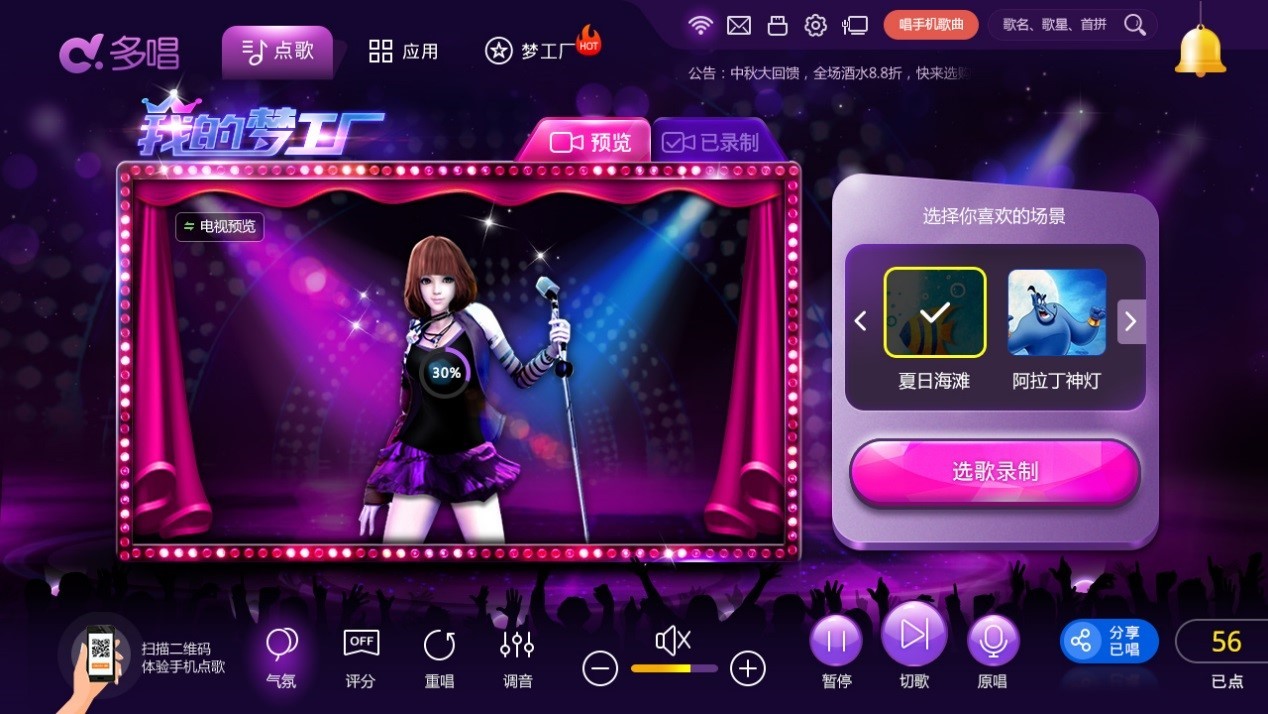Open the mail envelope icon
Image resolution: width=1268 pixels, height=714 pixels.
[739, 25]
